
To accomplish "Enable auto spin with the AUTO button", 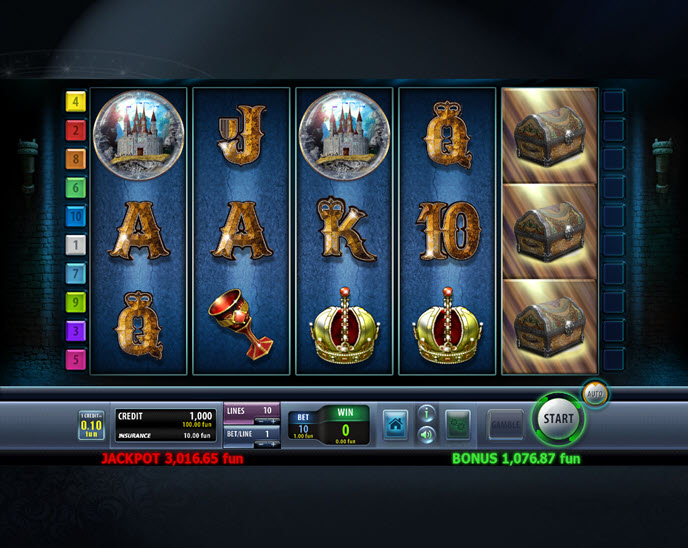I will pyautogui.click(x=594, y=392).
